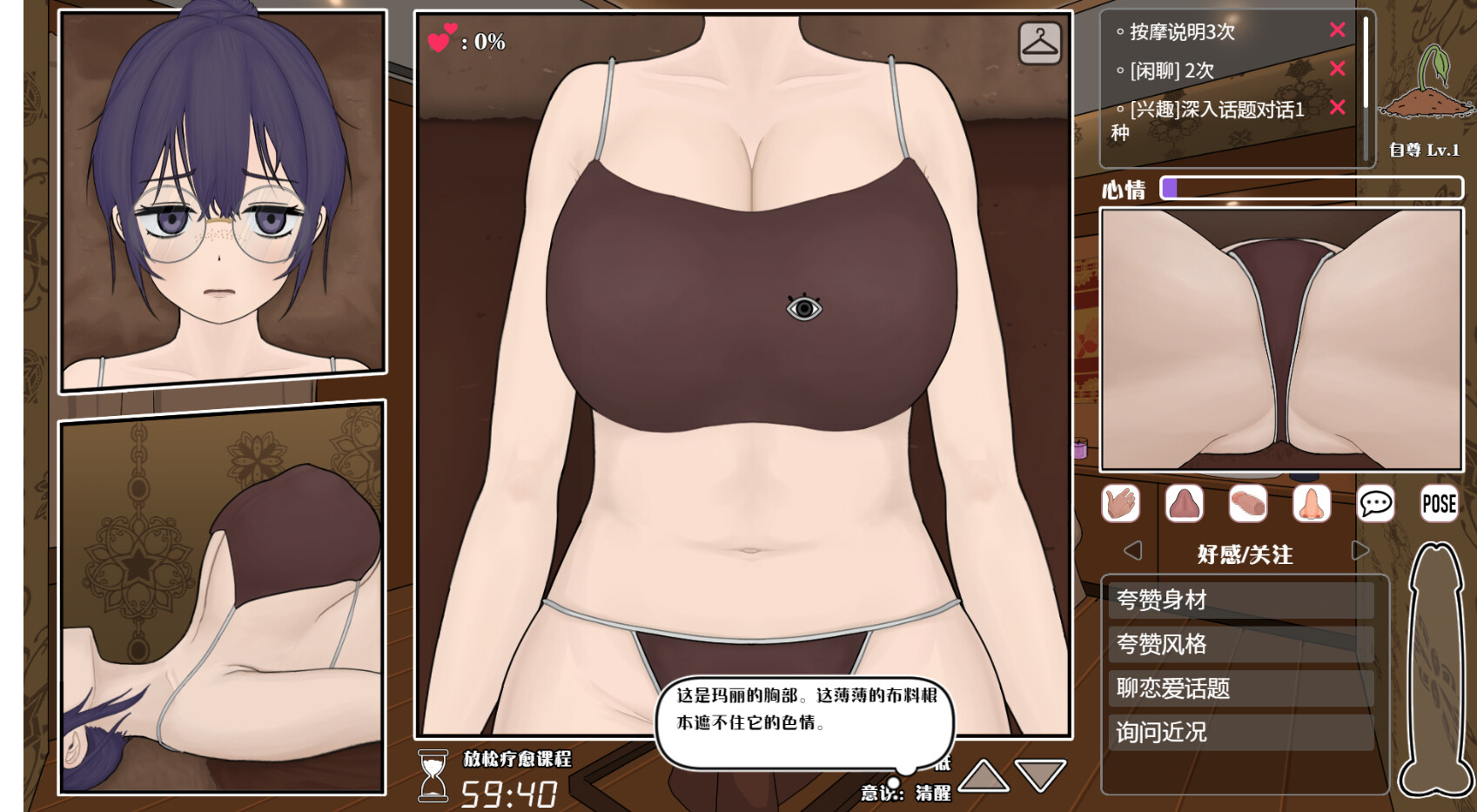Viewport: 1477px width, 812px height.
Task: Select the 夸赞风格 option
Action: point(1240,644)
